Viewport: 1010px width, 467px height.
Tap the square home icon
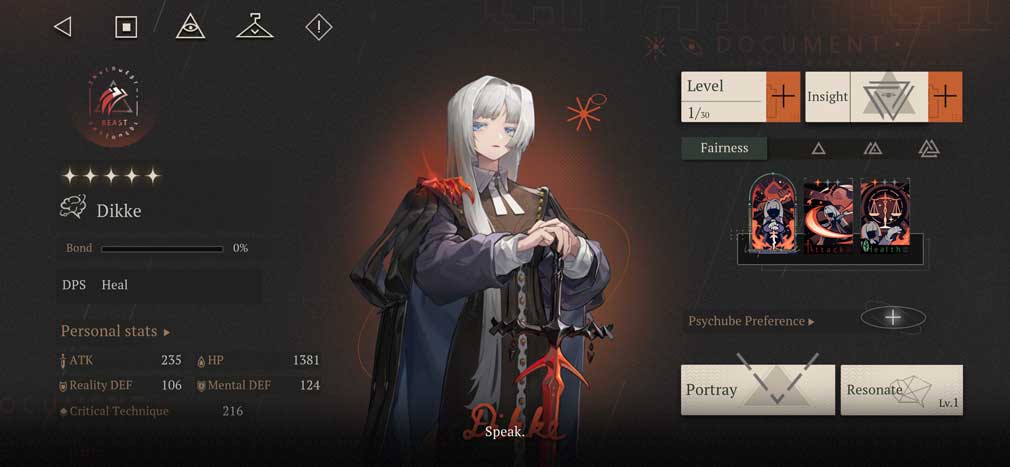[x=126, y=27]
